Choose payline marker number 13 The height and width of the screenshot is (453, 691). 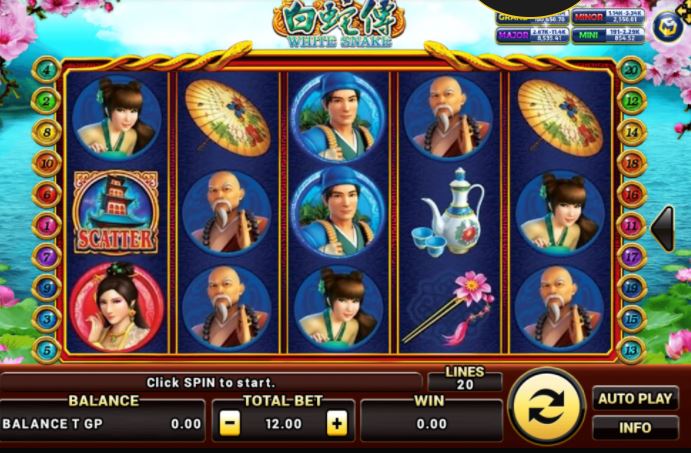[631, 349]
